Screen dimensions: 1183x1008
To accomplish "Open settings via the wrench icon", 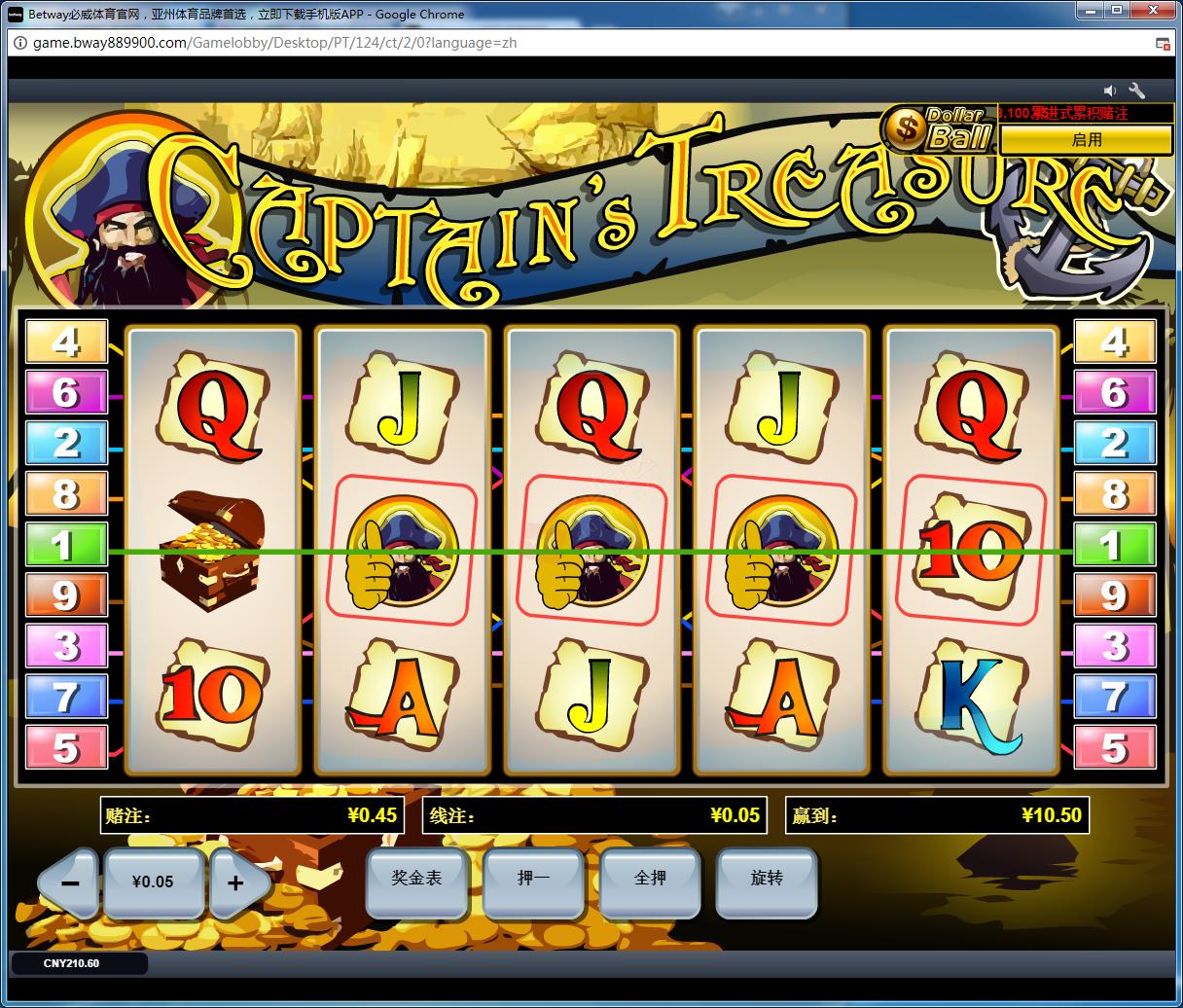I will click(1136, 90).
